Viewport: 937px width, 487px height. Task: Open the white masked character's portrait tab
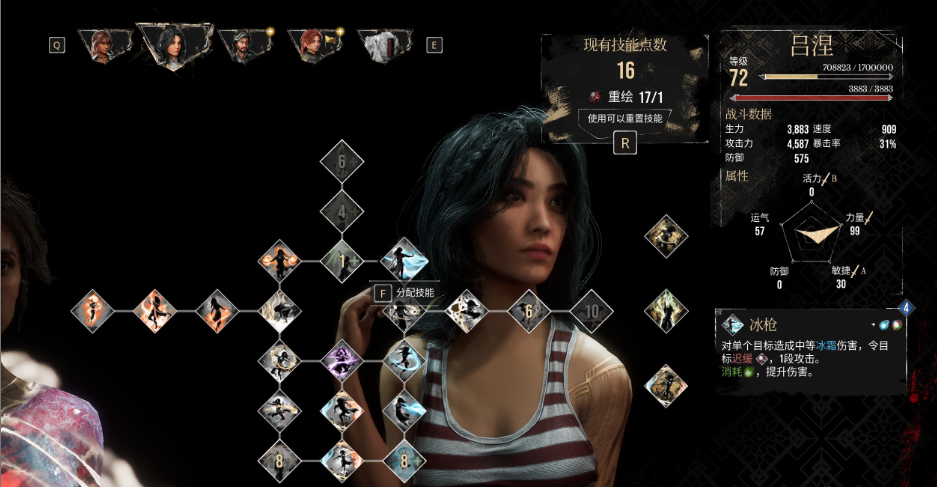pos(383,44)
